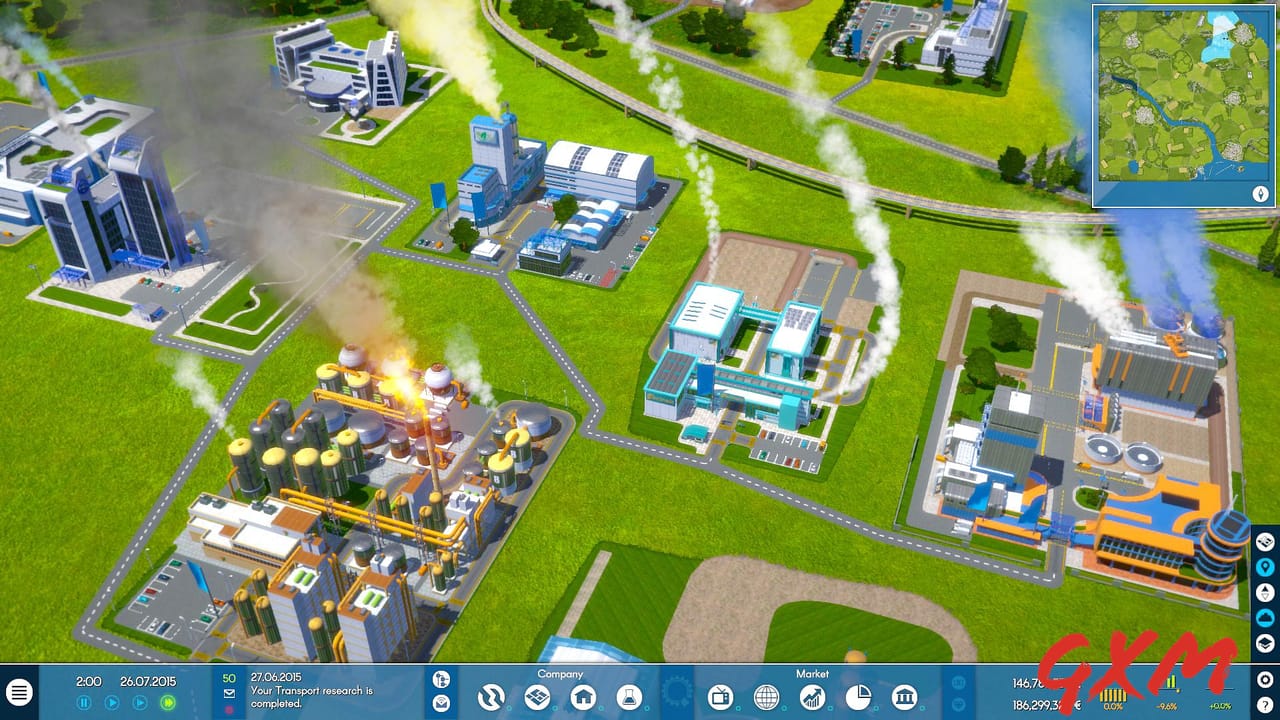This screenshot has width=1280, height=720.
Task: Toggle the map layers icon atop right sidebar
Action: coord(1266,543)
